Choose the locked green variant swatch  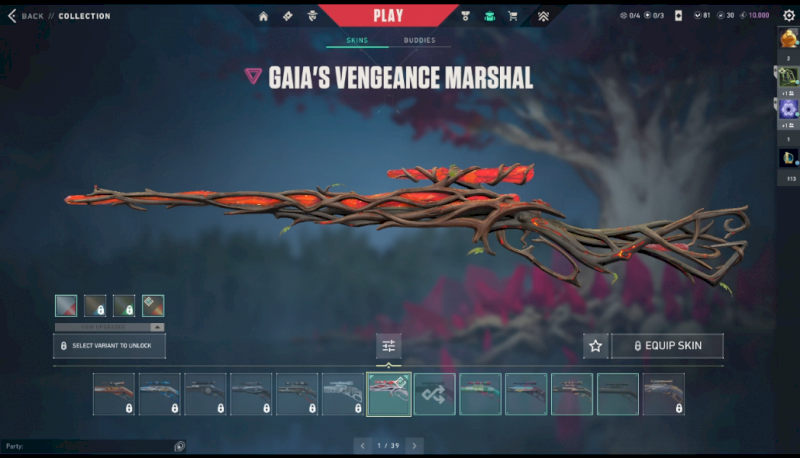click(124, 306)
